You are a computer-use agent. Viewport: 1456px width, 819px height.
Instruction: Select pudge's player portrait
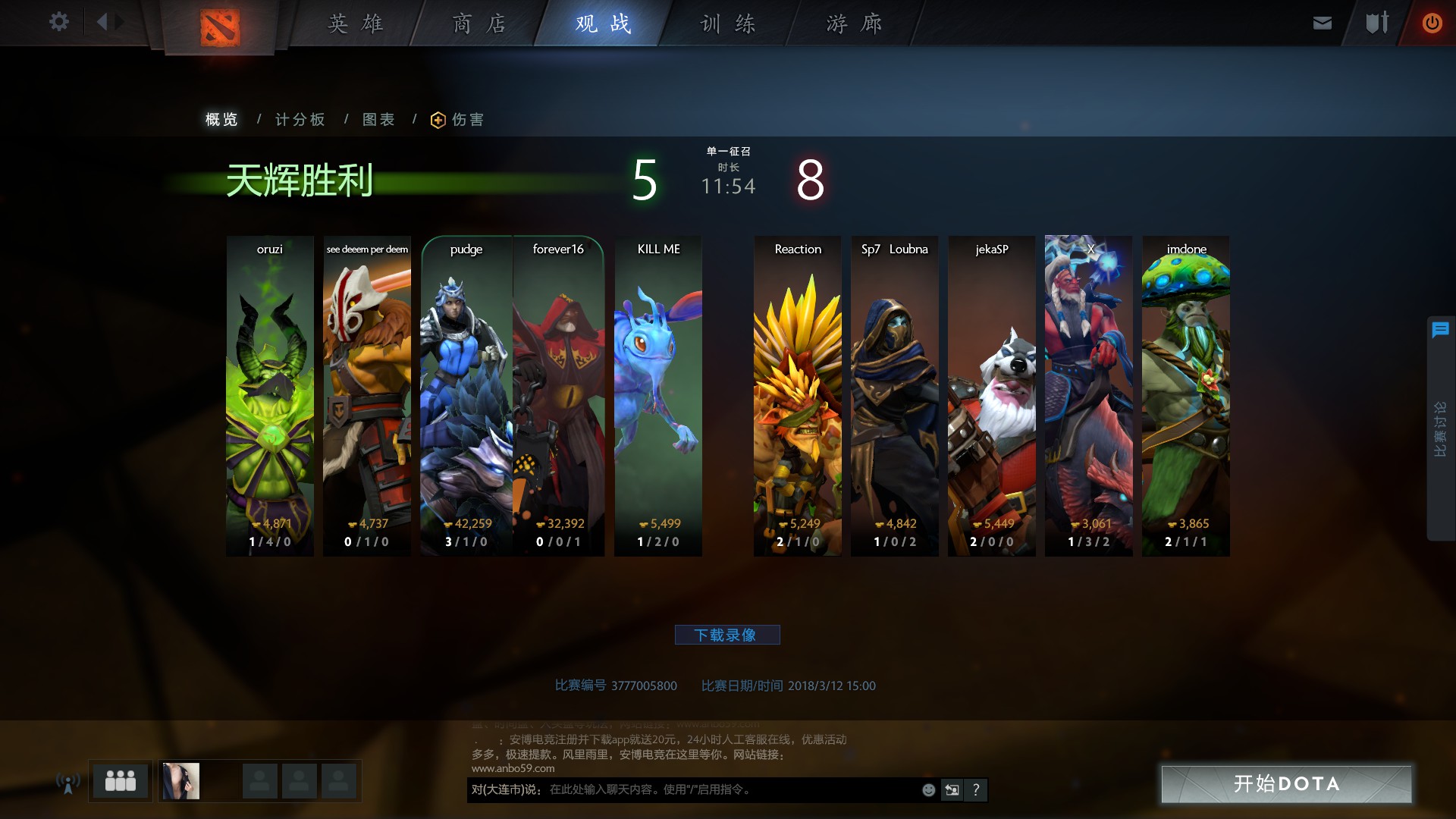point(466,394)
